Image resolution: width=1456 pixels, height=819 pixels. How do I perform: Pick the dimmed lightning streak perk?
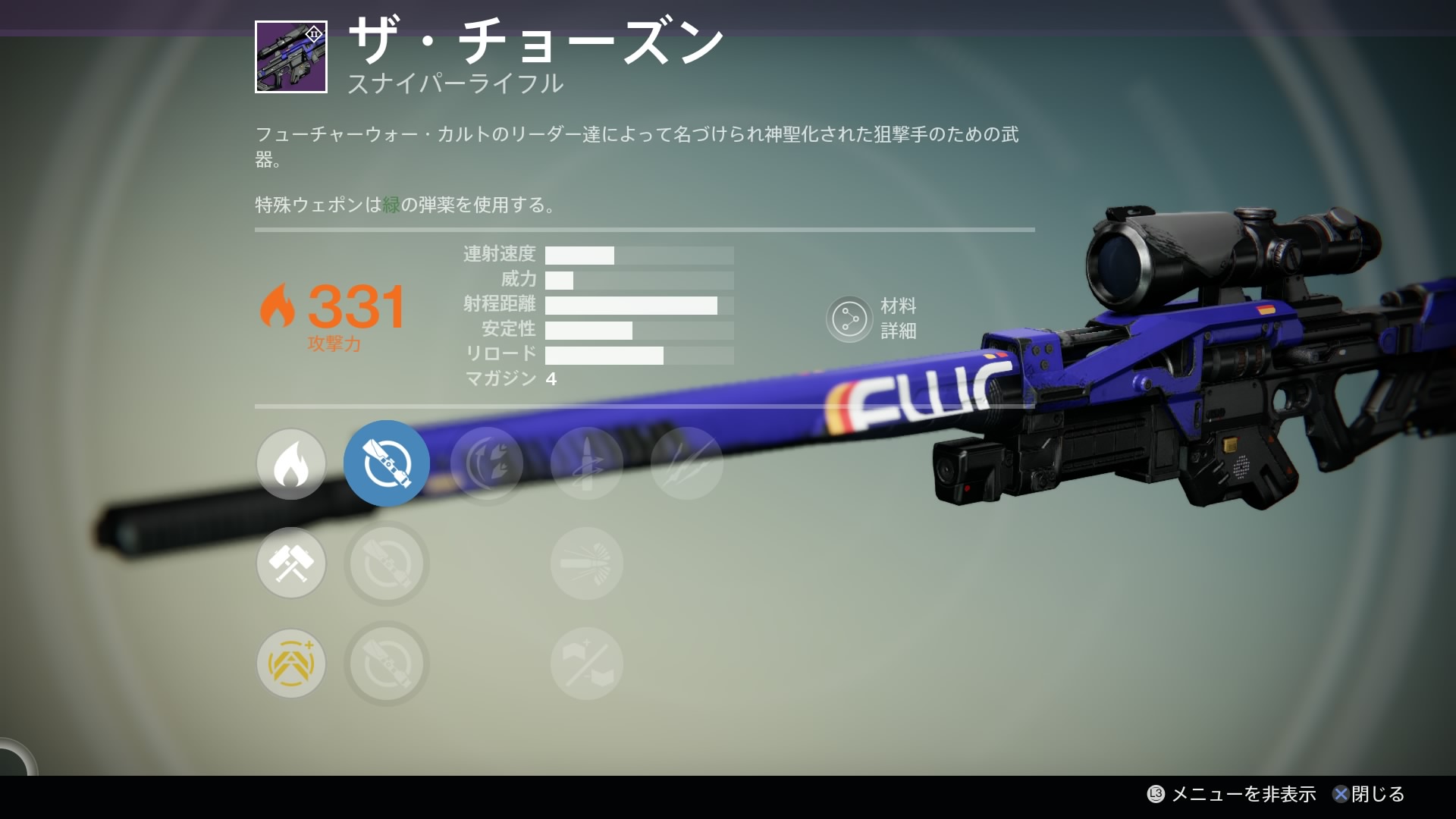click(687, 463)
